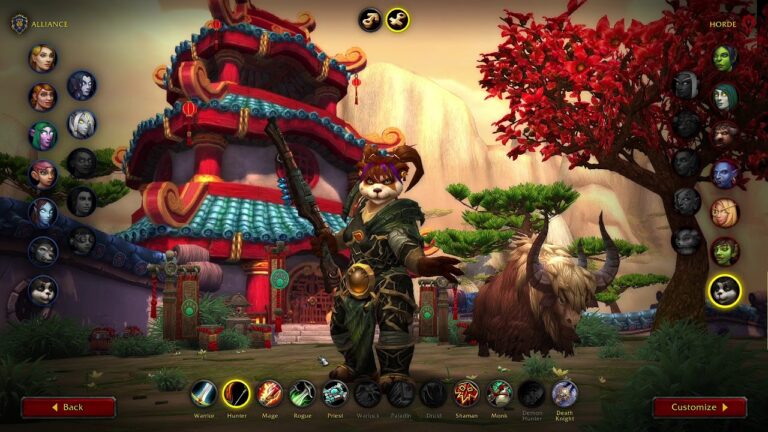This screenshot has width=768, height=432.
Task: Select the Horde Orc race portrait
Action: [x=724, y=58]
